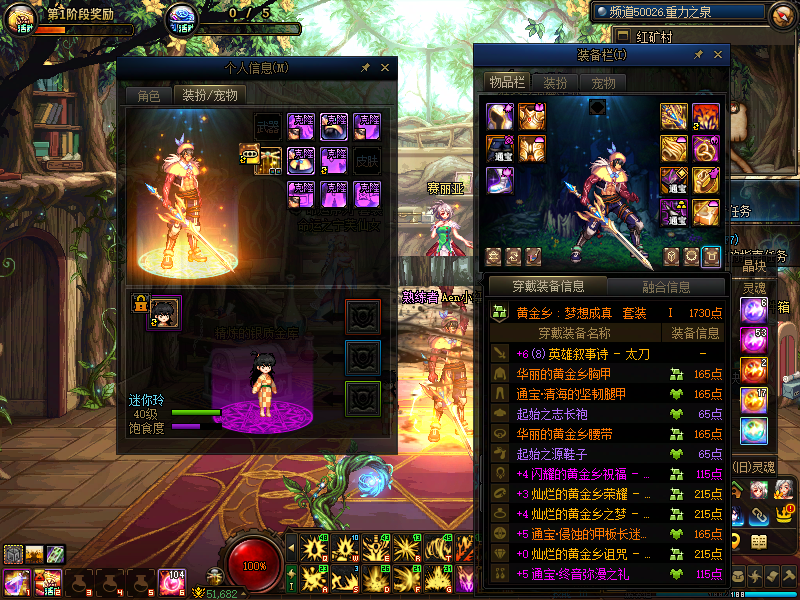Open the 物品栏 tab in equipment window
The image size is (800, 600).
(x=506, y=82)
